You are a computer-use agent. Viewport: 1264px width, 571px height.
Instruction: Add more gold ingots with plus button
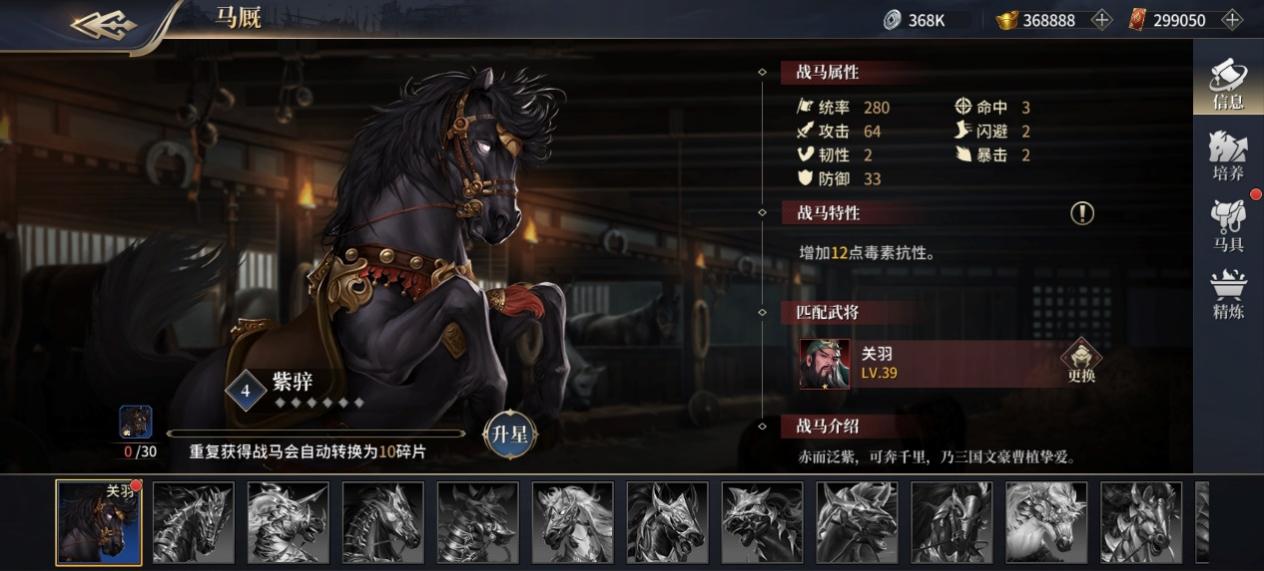click(x=1101, y=20)
